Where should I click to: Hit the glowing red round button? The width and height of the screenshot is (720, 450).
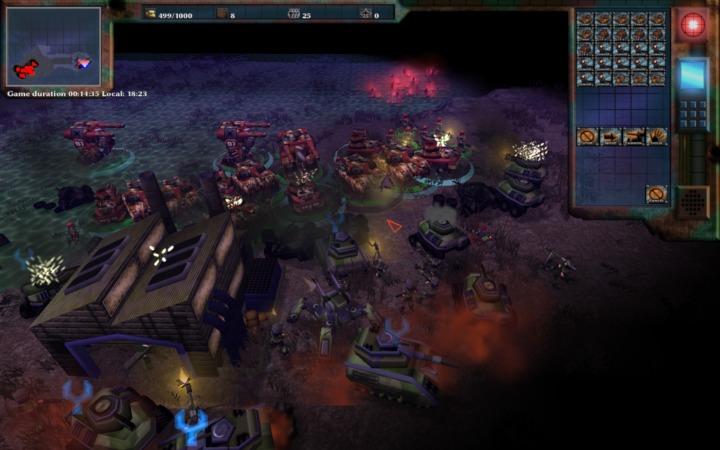tap(692, 25)
